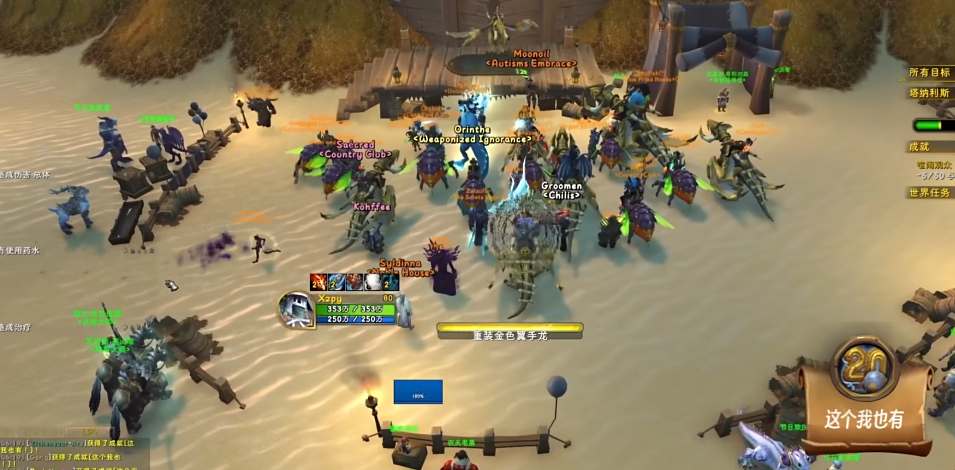Image resolution: width=955 pixels, height=470 pixels.
Task: Select the 重装金色翼手龙 target bar
Action: (x=510, y=328)
